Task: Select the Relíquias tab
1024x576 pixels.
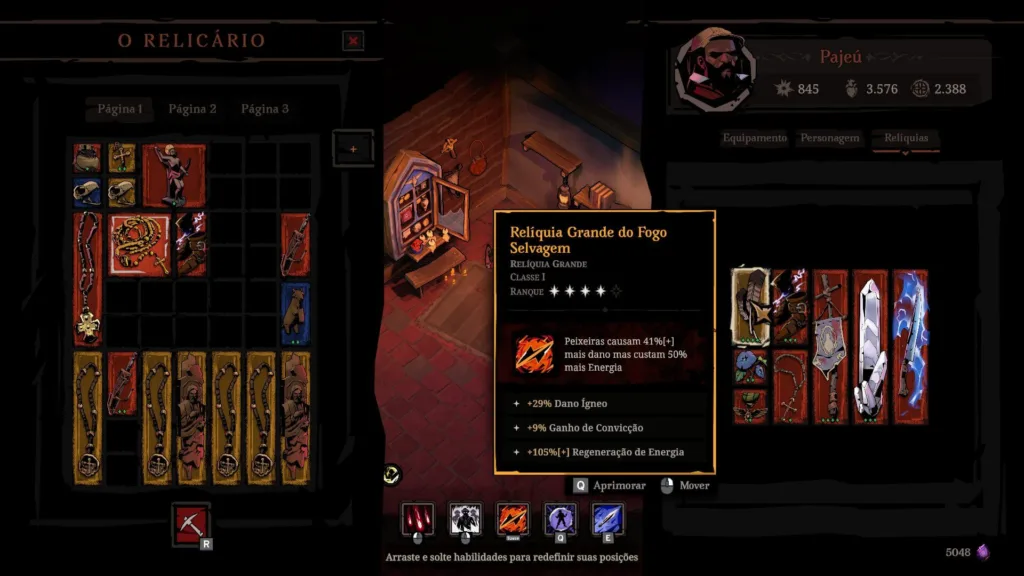Action: tap(906, 138)
